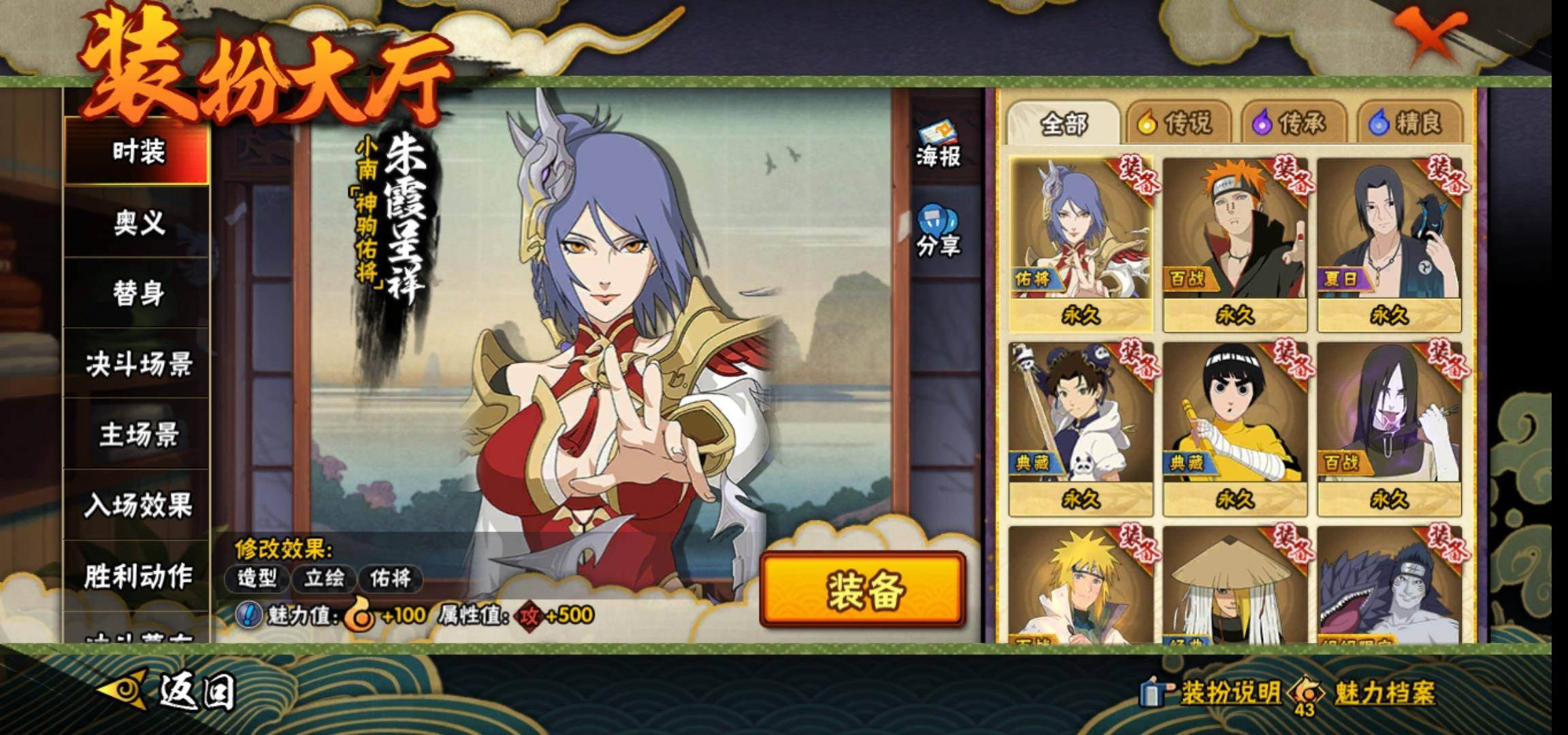
Task: Select the 胜利动作 entry
Action: (137, 576)
